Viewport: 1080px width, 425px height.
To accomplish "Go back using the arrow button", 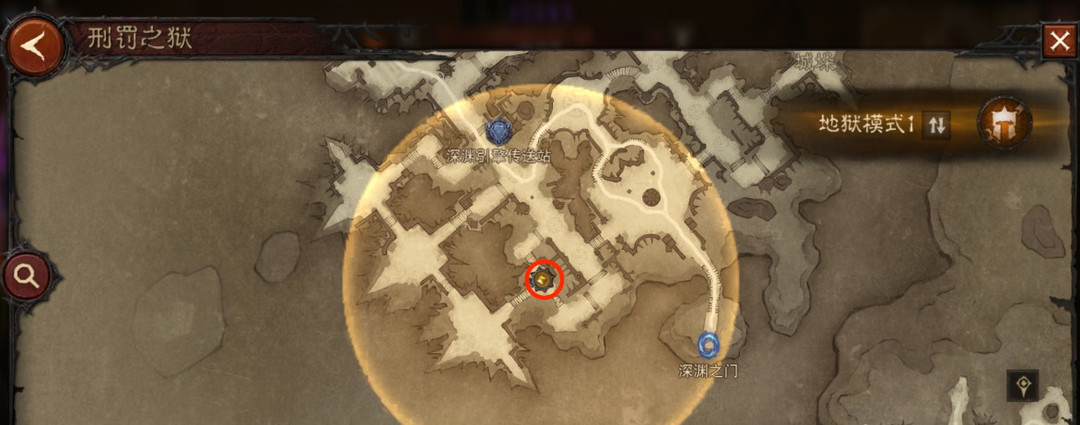I will 35,48.
